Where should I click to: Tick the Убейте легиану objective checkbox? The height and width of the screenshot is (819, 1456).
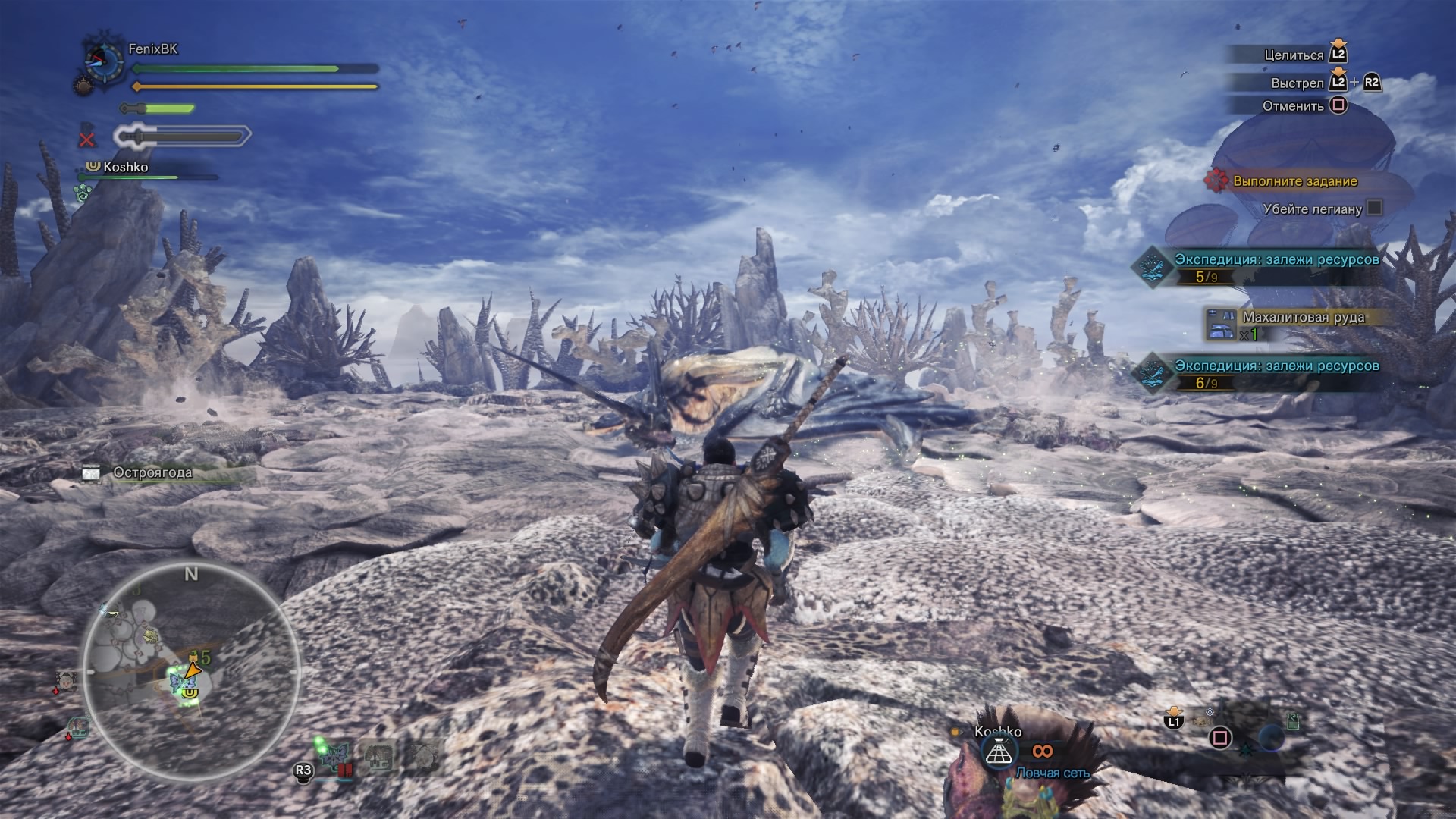(x=1374, y=208)
